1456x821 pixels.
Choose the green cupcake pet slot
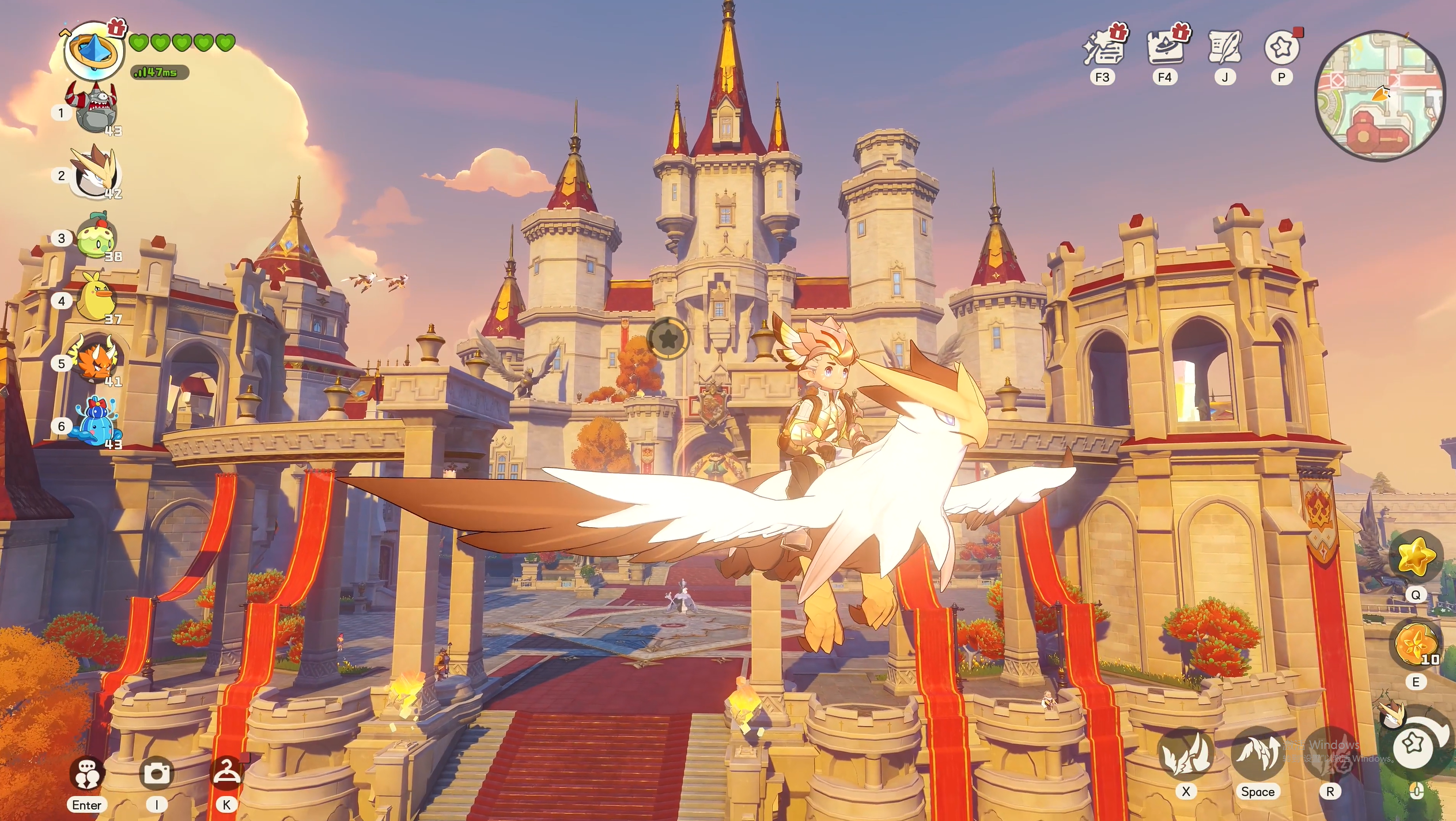tap(97, 237)
